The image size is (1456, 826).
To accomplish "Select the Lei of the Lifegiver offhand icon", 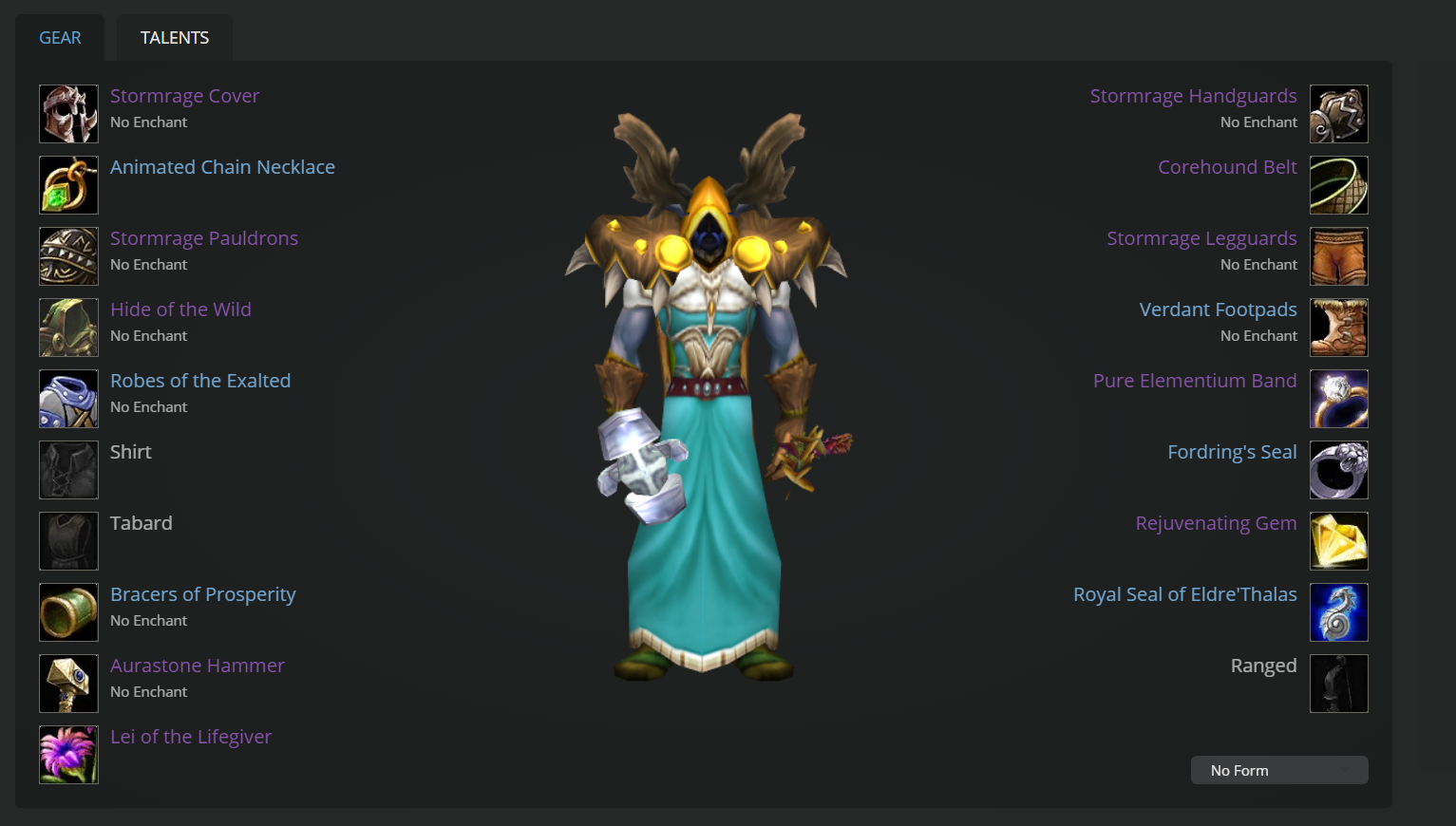I will 67,754.
